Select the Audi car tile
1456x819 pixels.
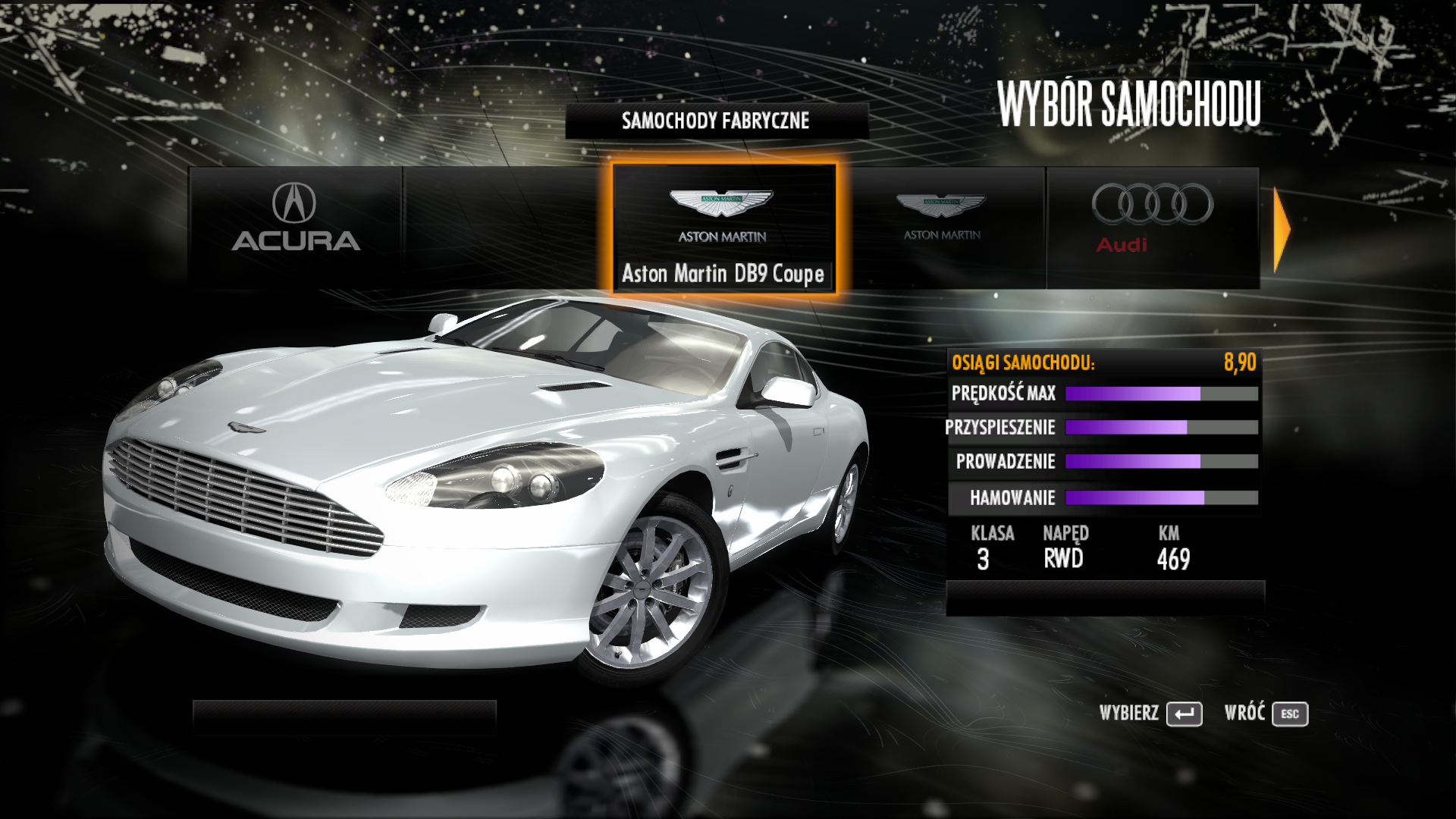pos(1152,227)
